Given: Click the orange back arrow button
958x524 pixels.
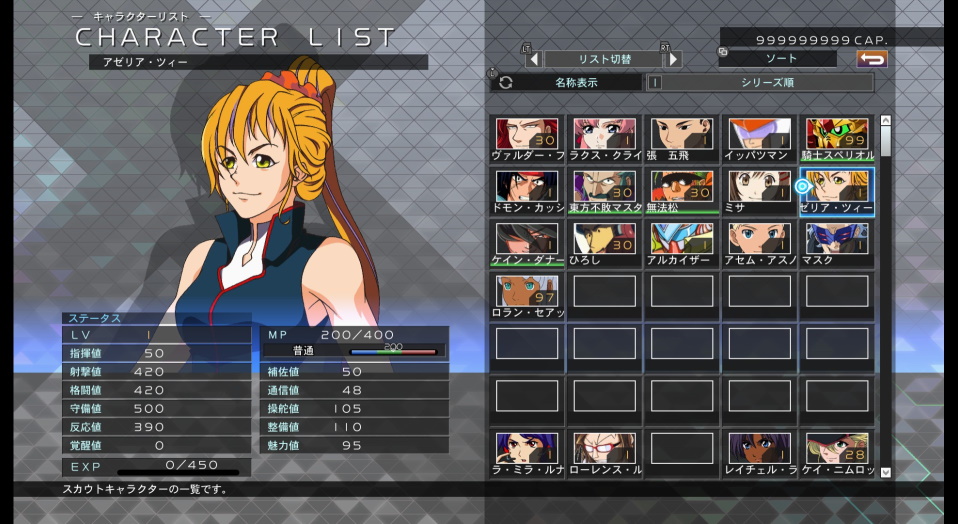Looking at the screenshot, I should pos(872,59).
